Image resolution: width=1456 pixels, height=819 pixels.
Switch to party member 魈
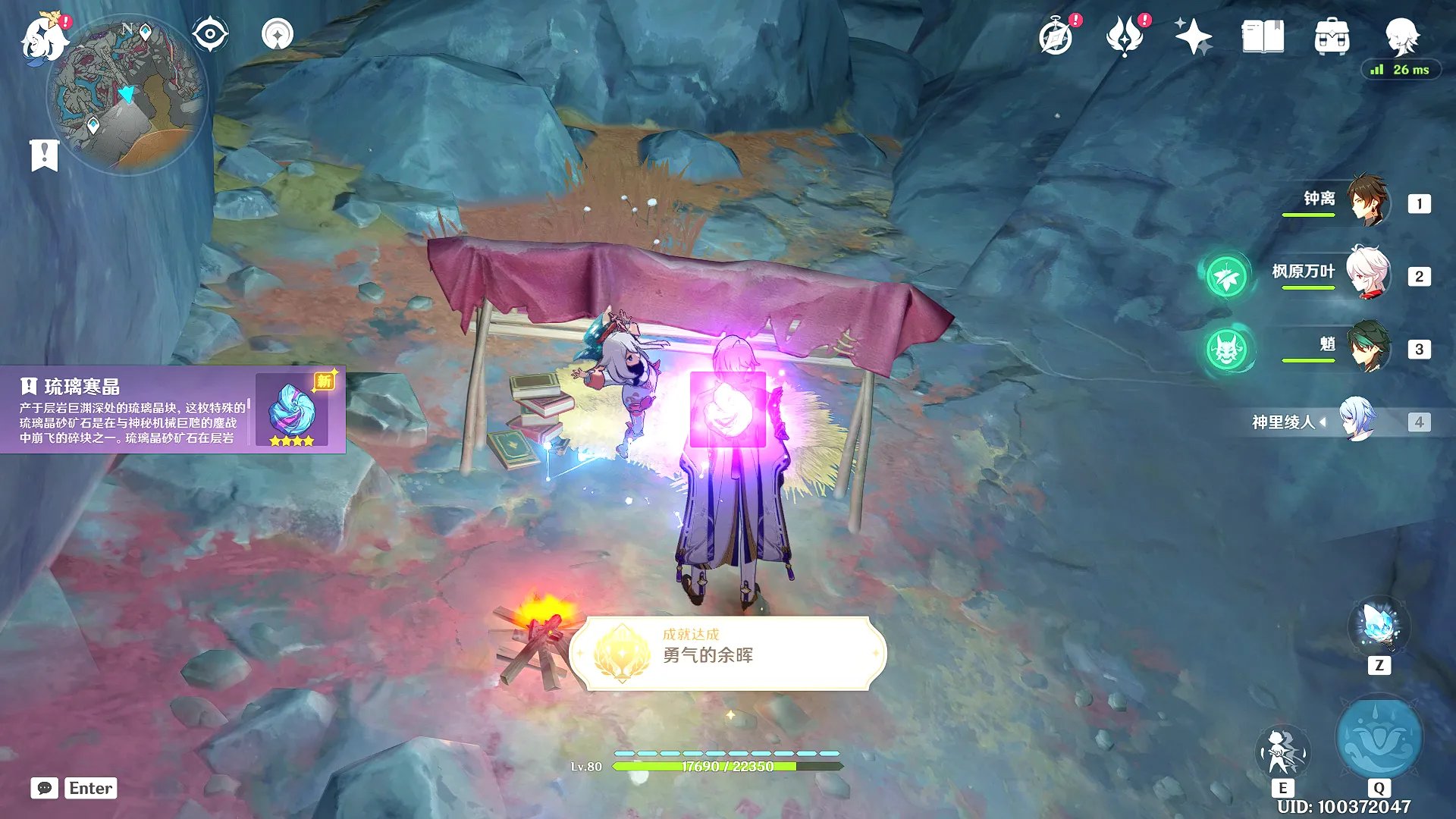(1367, 347)
